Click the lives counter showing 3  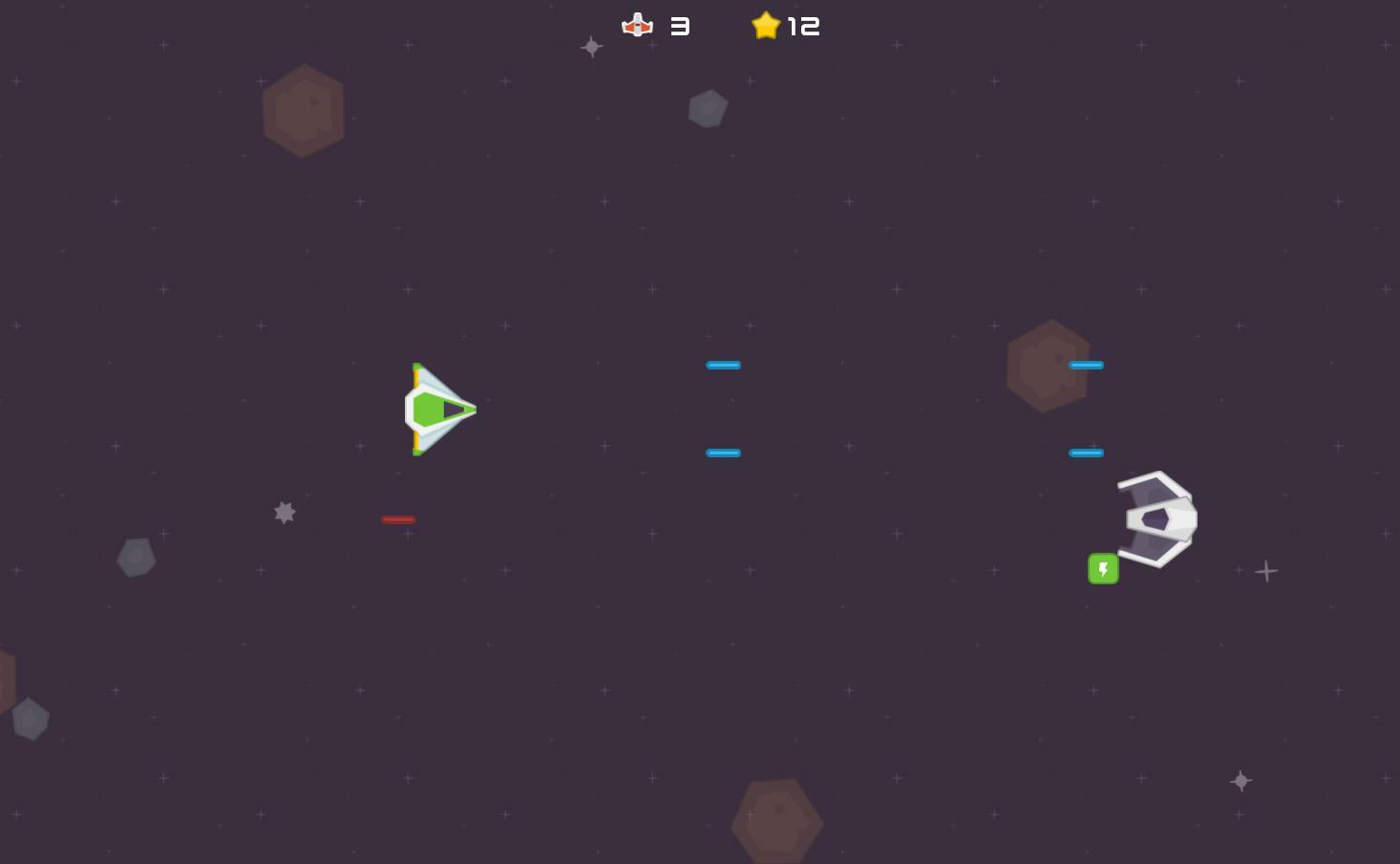pos(680,26)
